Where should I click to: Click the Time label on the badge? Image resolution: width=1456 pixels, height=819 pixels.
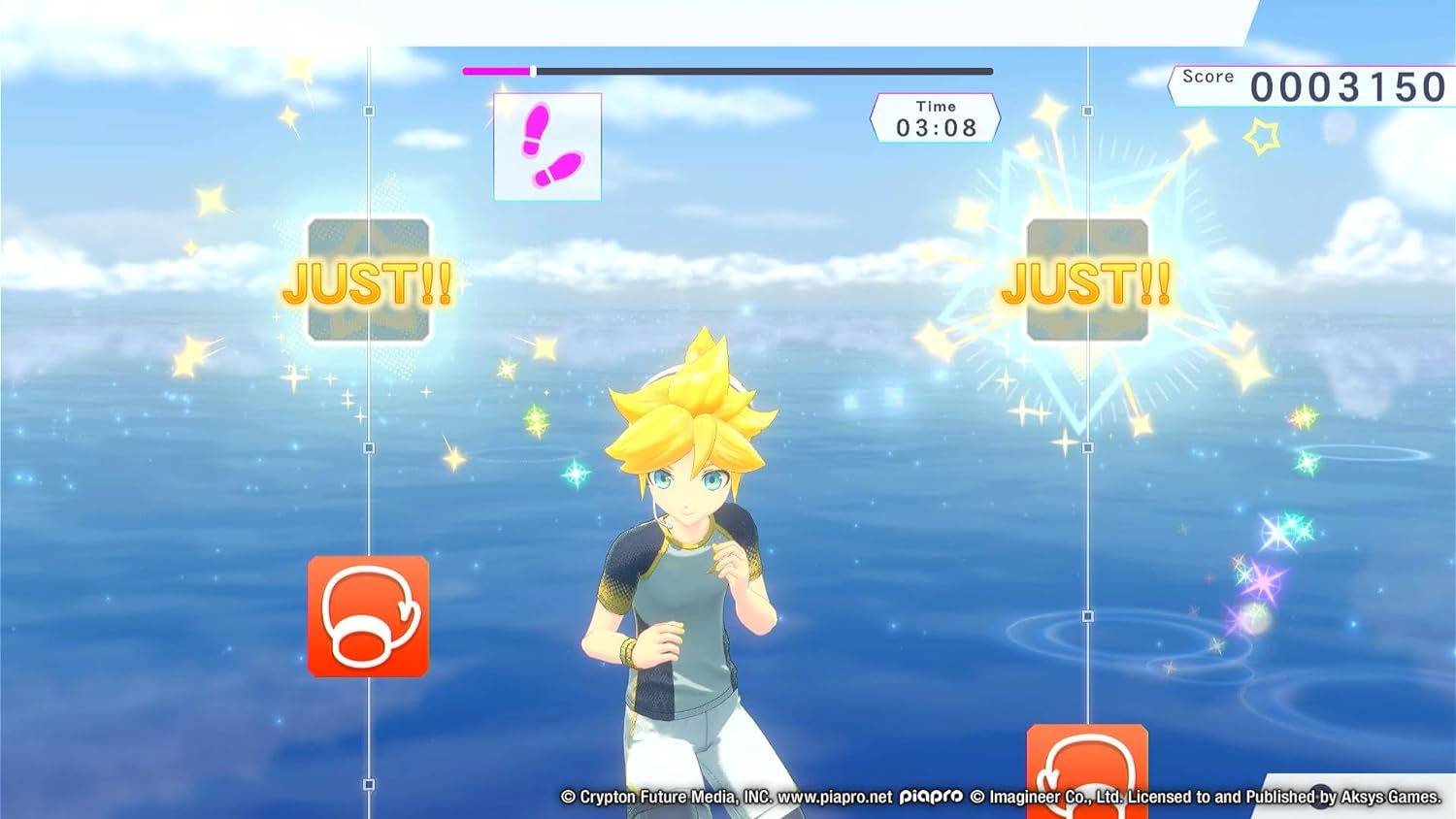(x=935, y=106)
